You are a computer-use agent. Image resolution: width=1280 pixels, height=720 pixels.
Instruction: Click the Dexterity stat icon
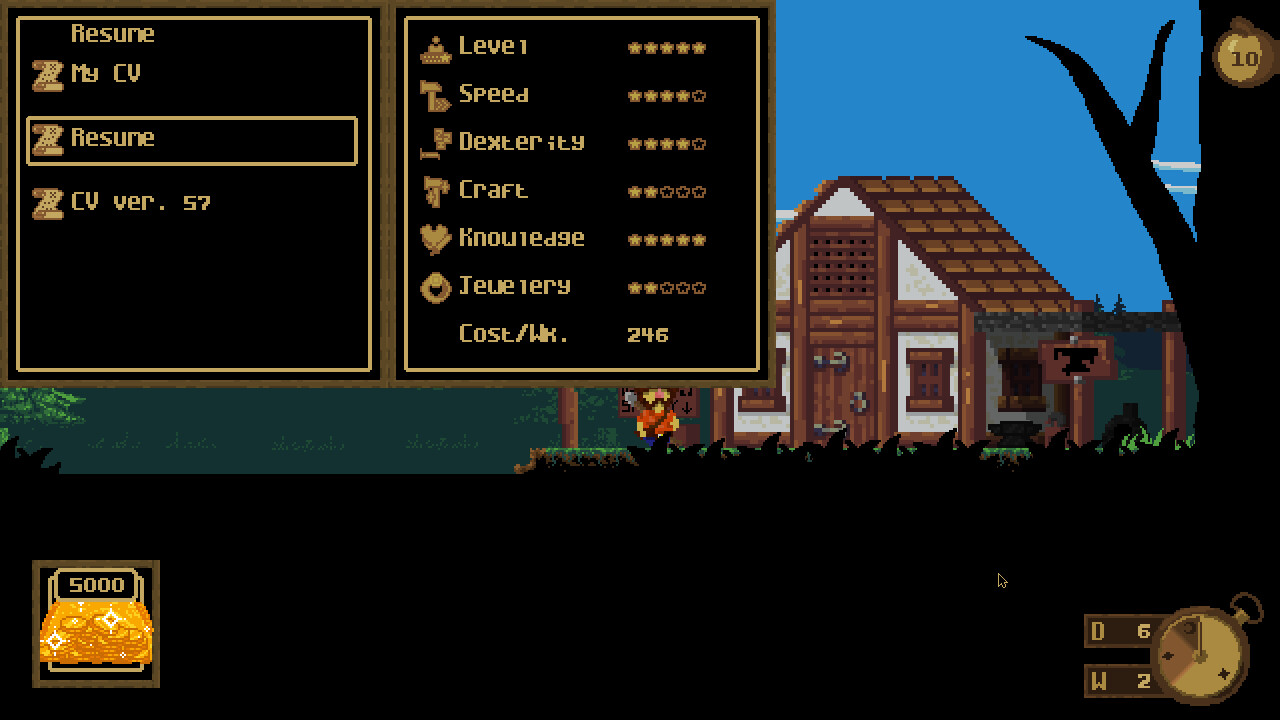pyautogui.click(x=435, y=141)
